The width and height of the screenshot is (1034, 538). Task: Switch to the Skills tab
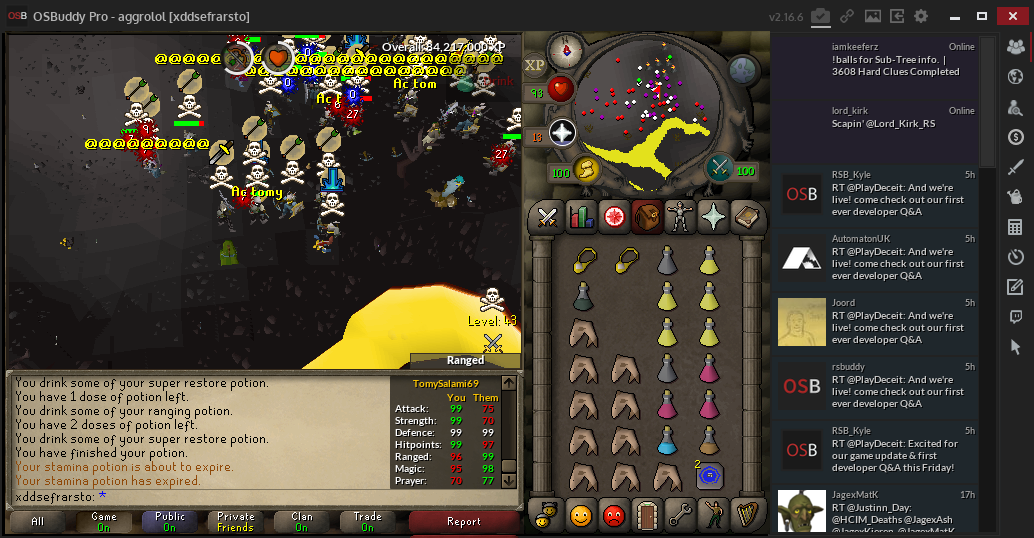pyautogui.click(x=580, y=216)
